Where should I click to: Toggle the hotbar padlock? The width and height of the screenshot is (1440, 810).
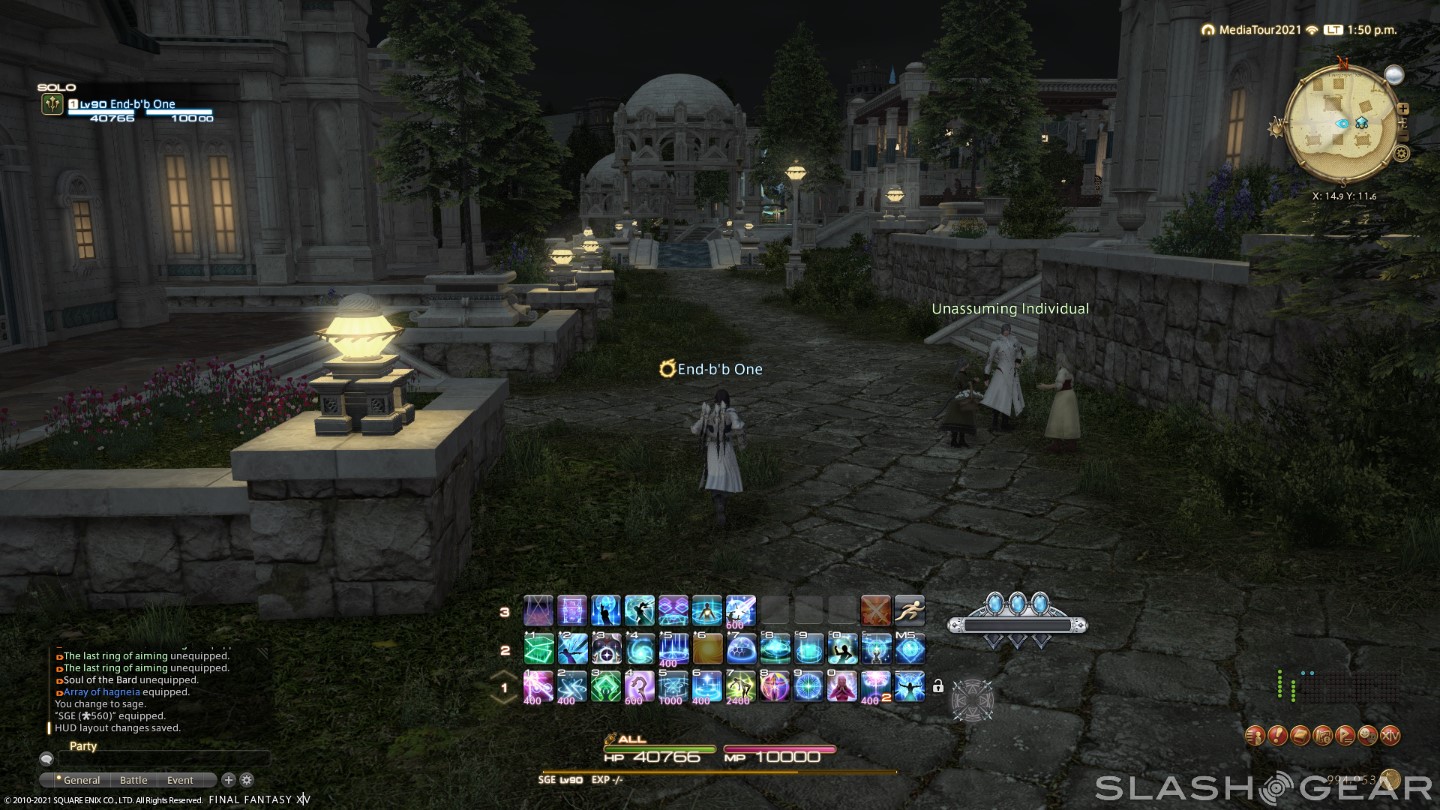938,686
